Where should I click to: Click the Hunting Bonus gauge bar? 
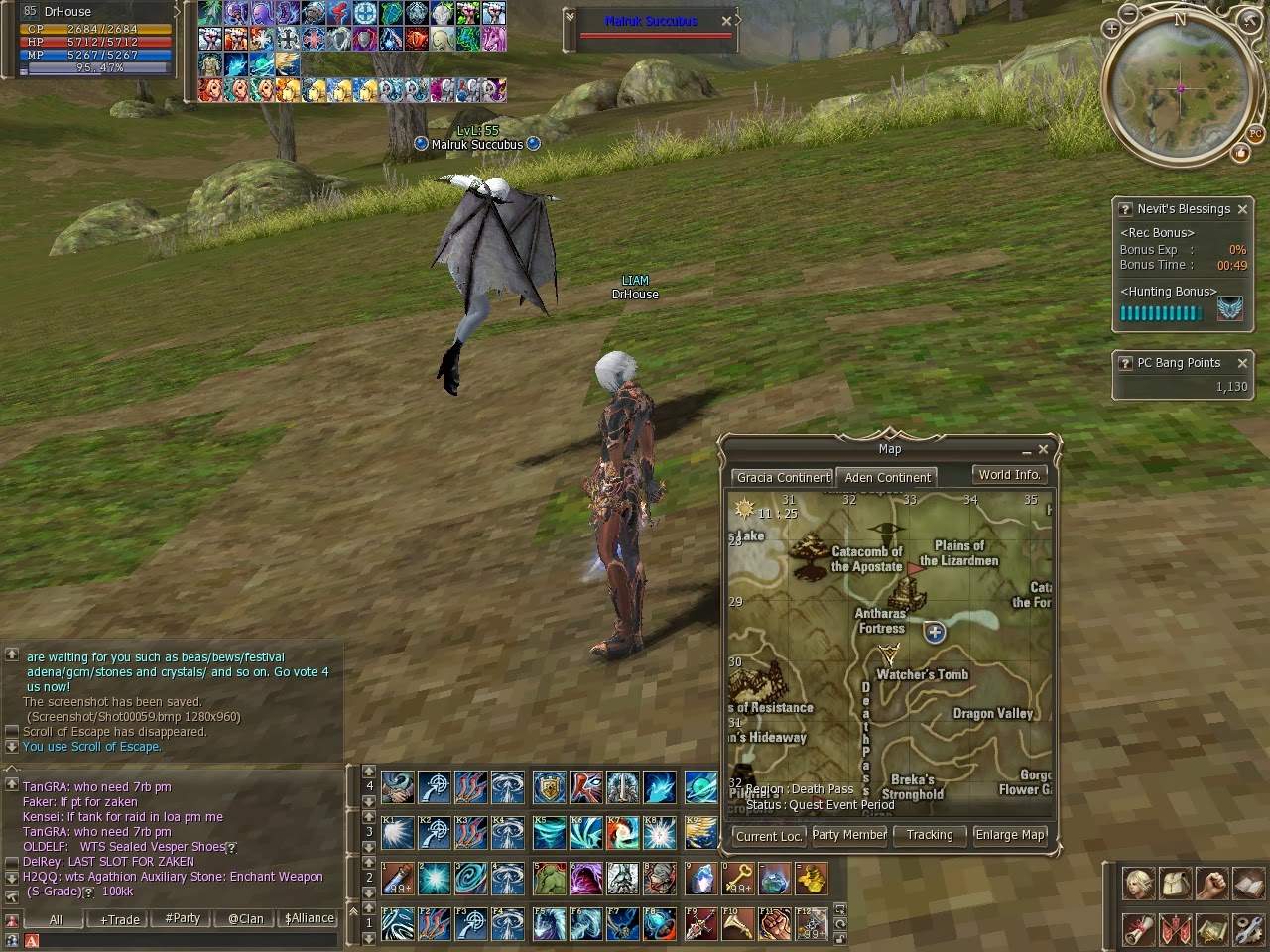[1159, 312]
